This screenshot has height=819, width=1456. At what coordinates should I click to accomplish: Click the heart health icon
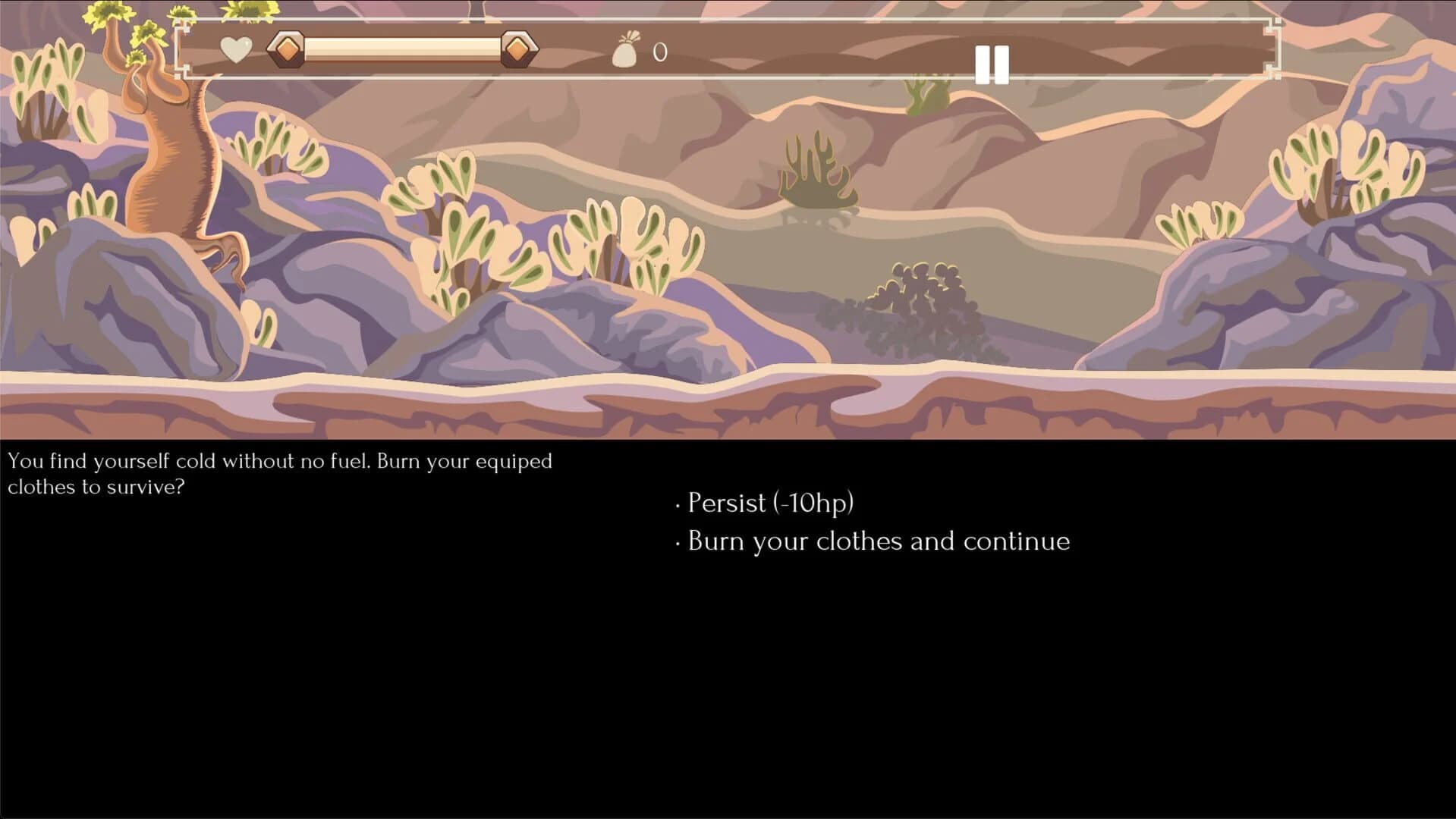click(x=234, y=49)
